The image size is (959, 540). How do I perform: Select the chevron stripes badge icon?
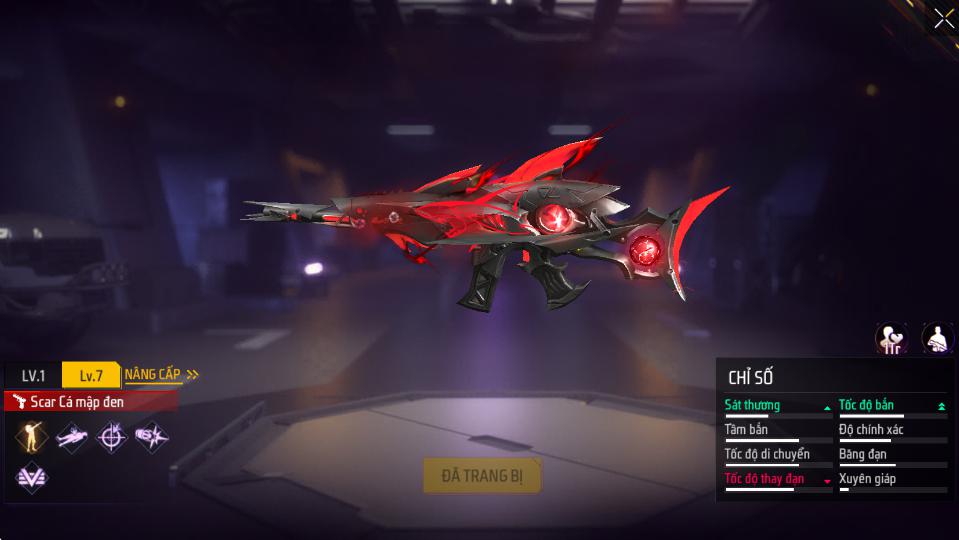coord(31,476)
